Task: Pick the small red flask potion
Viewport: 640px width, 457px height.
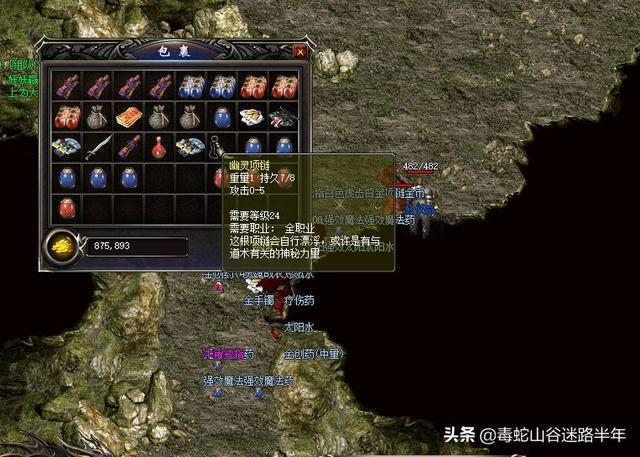Action: click(x=159, y=148)
